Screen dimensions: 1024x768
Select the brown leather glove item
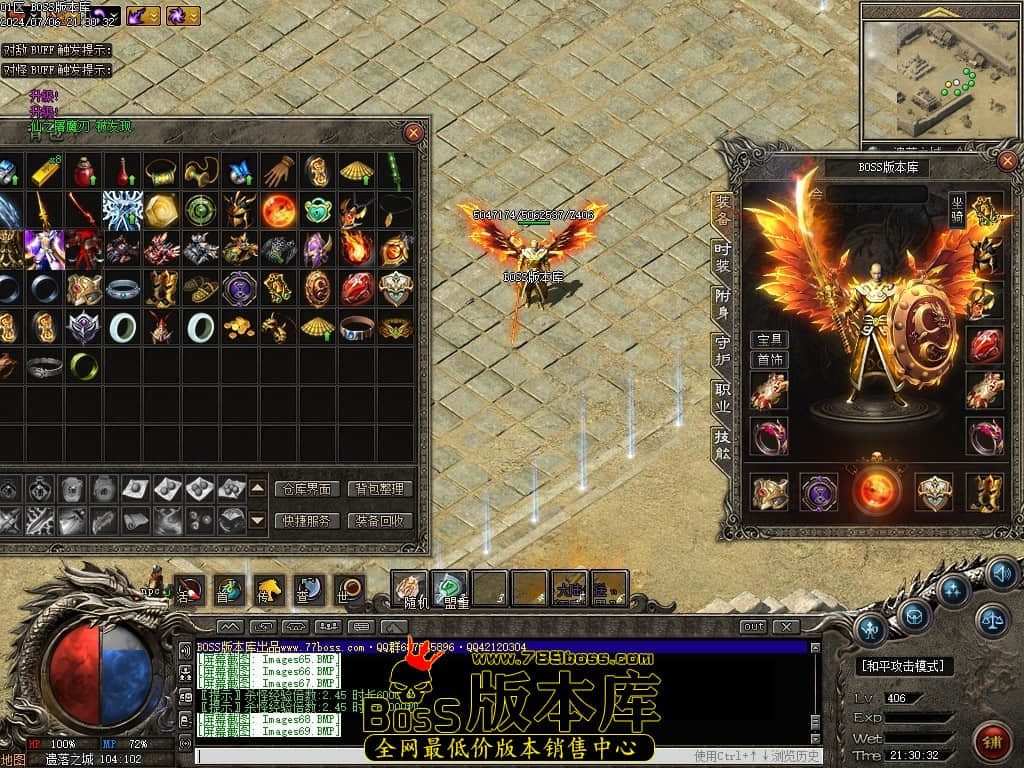tap(279, 172)
